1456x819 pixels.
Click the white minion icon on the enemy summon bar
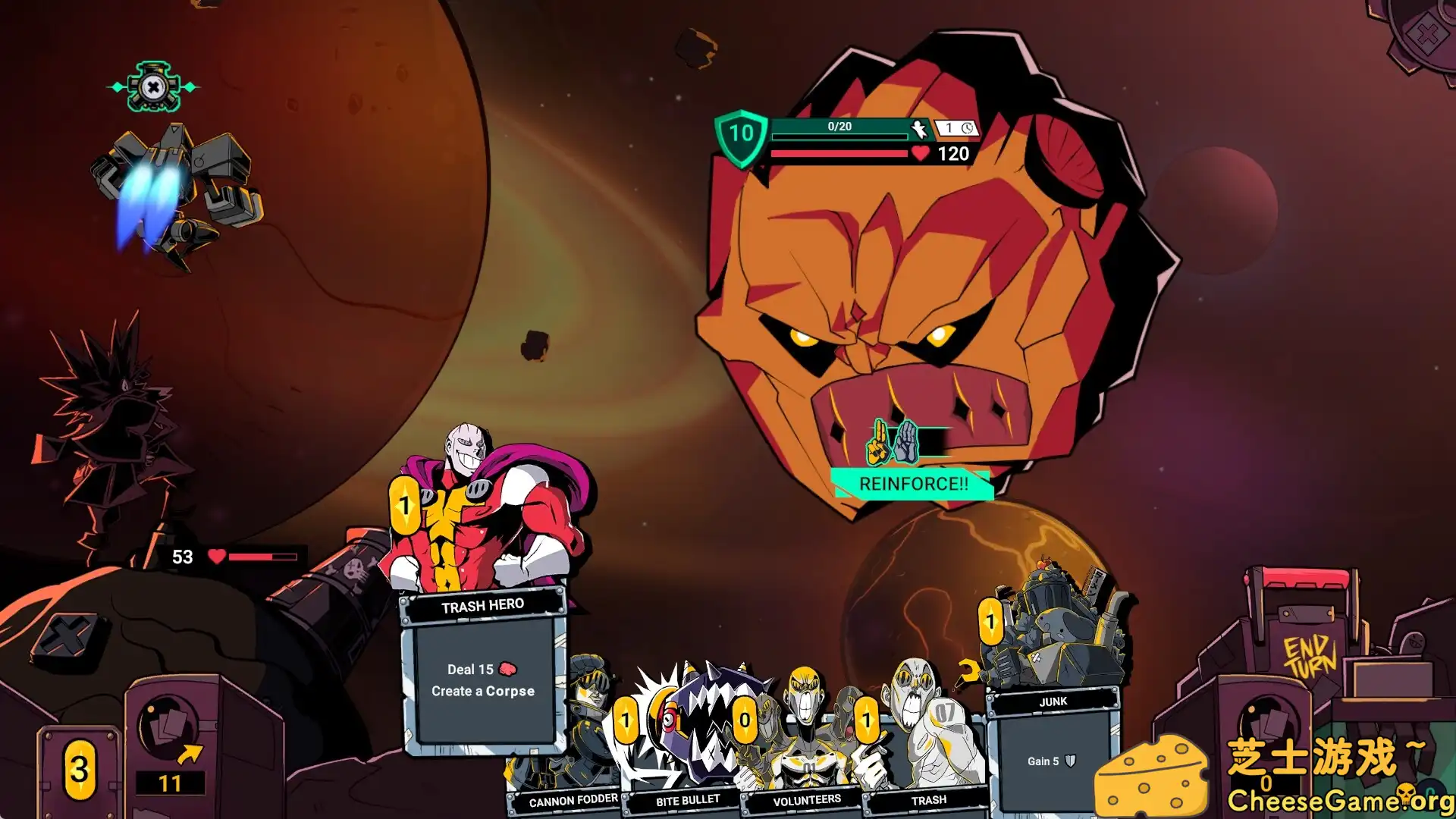918,127
